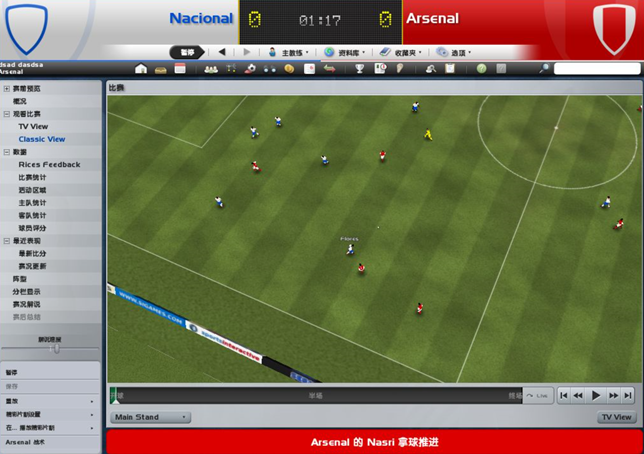Switch to TV View using bottom-right button
The height and width of the screenshot is (454, 644).
click(616, 417)
